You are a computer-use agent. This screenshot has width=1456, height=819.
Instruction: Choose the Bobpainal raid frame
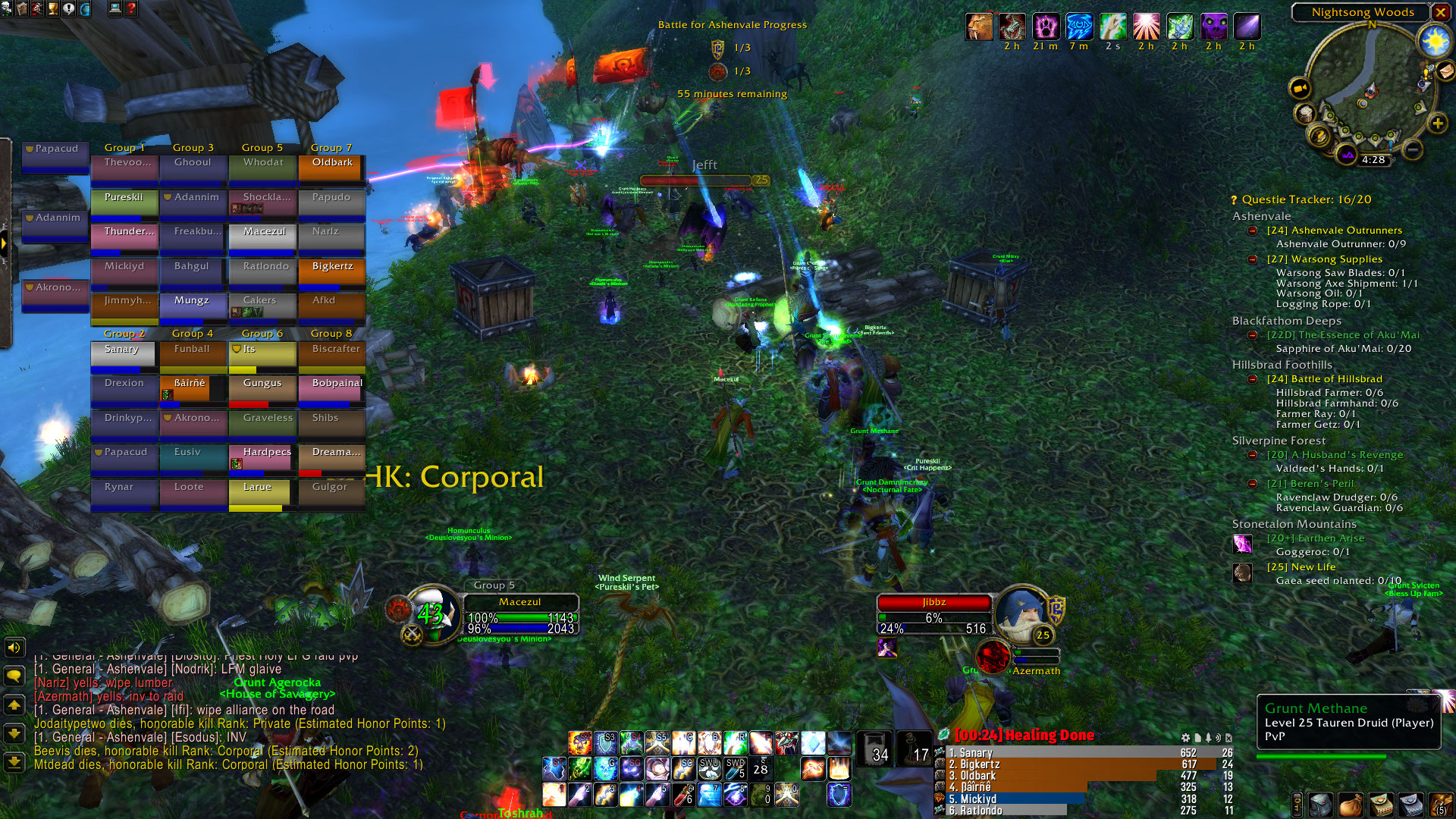[x=332, y=389]
